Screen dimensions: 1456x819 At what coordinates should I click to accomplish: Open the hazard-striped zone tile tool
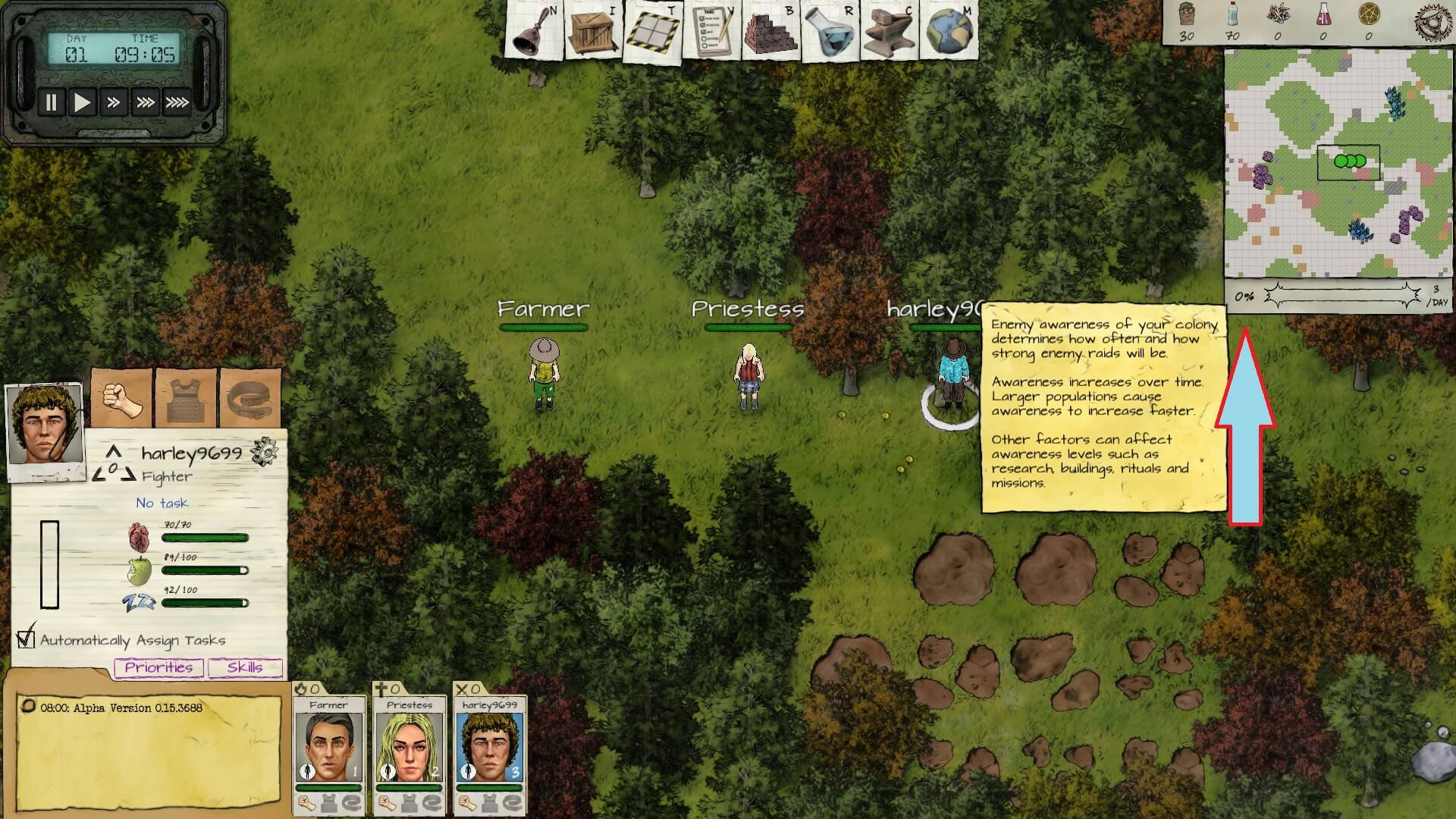click(651, 32)
